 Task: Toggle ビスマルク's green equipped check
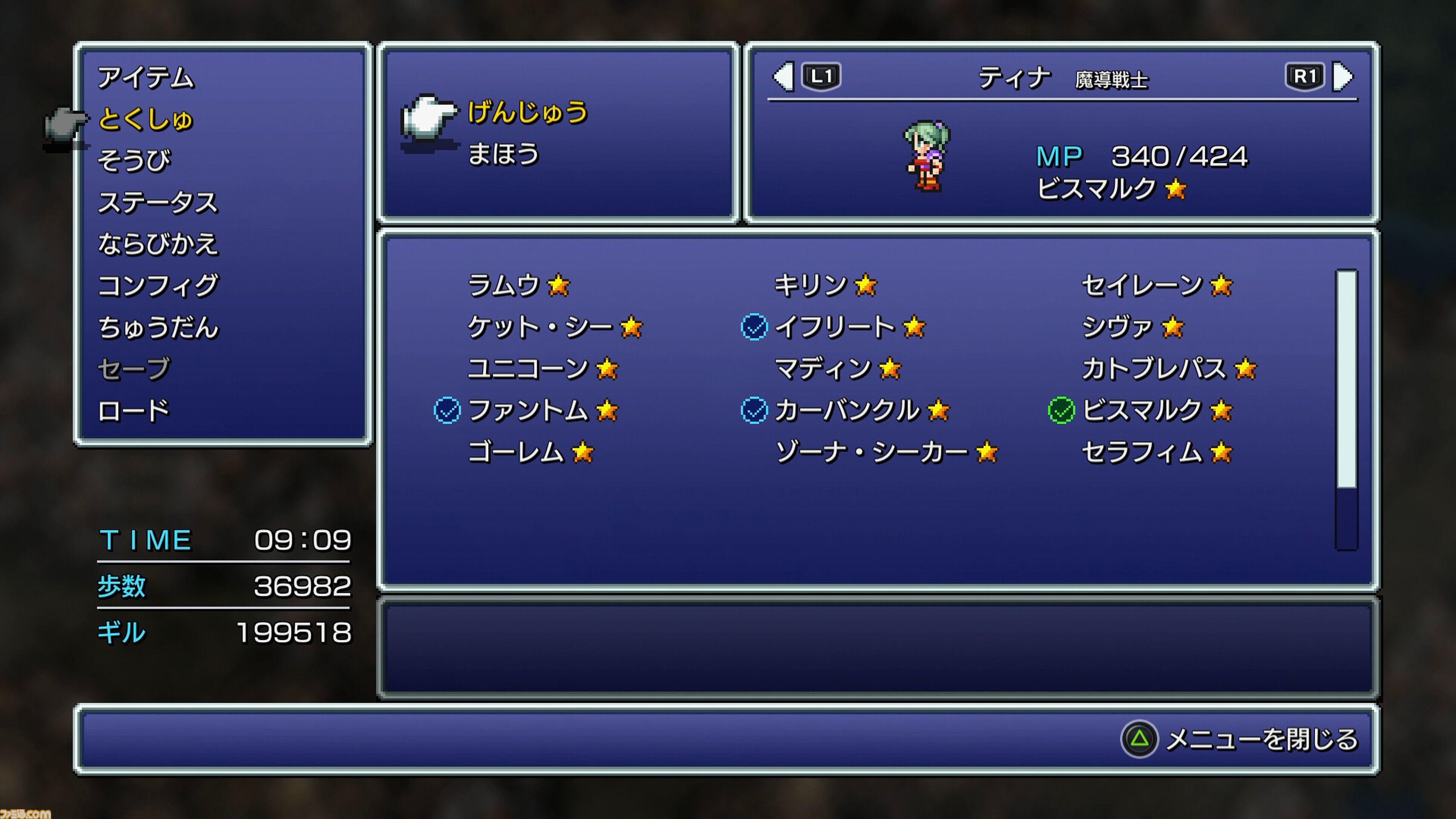(1061, 410)
